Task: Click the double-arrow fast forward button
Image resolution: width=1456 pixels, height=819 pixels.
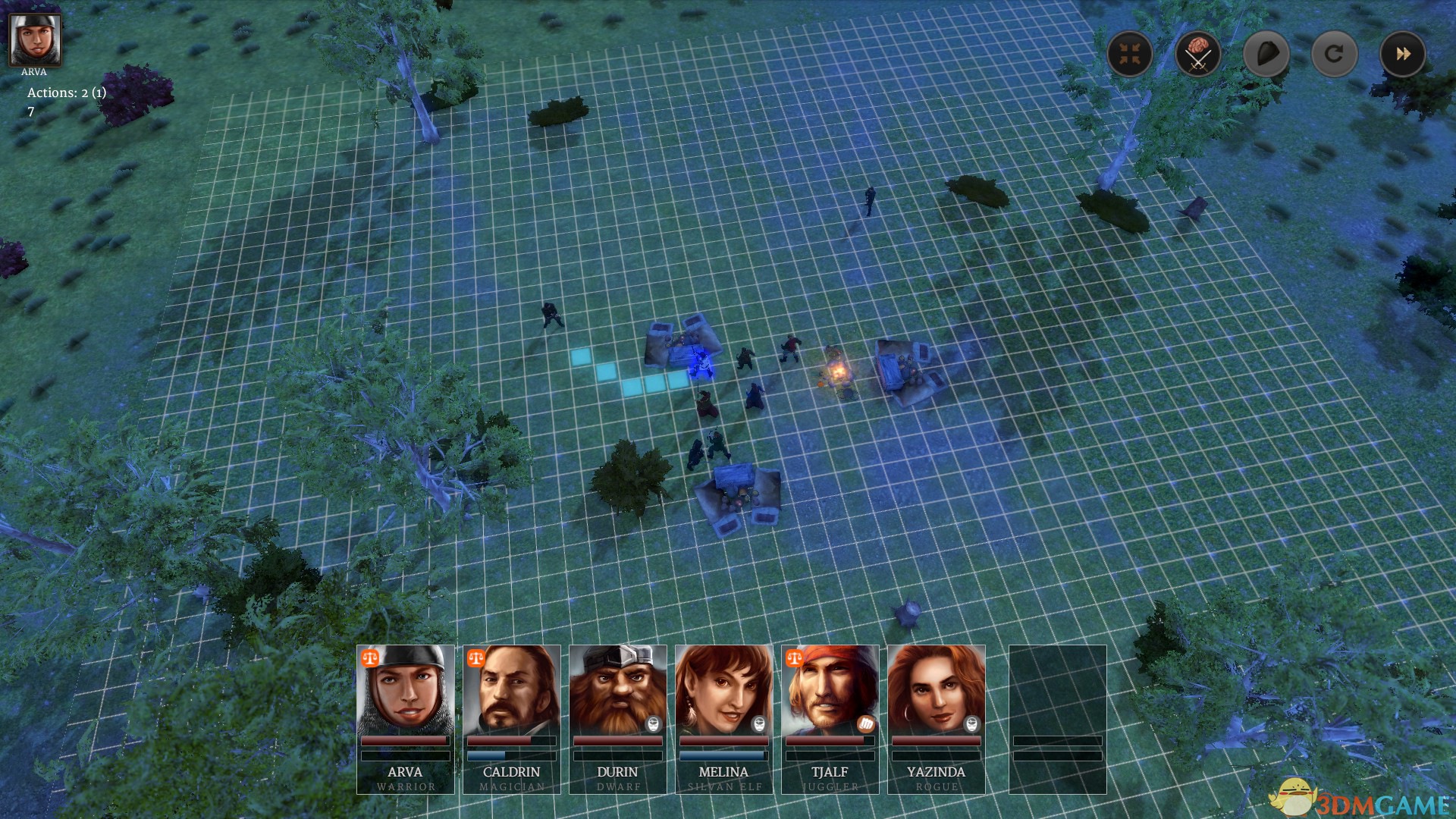Action: 1402,54
